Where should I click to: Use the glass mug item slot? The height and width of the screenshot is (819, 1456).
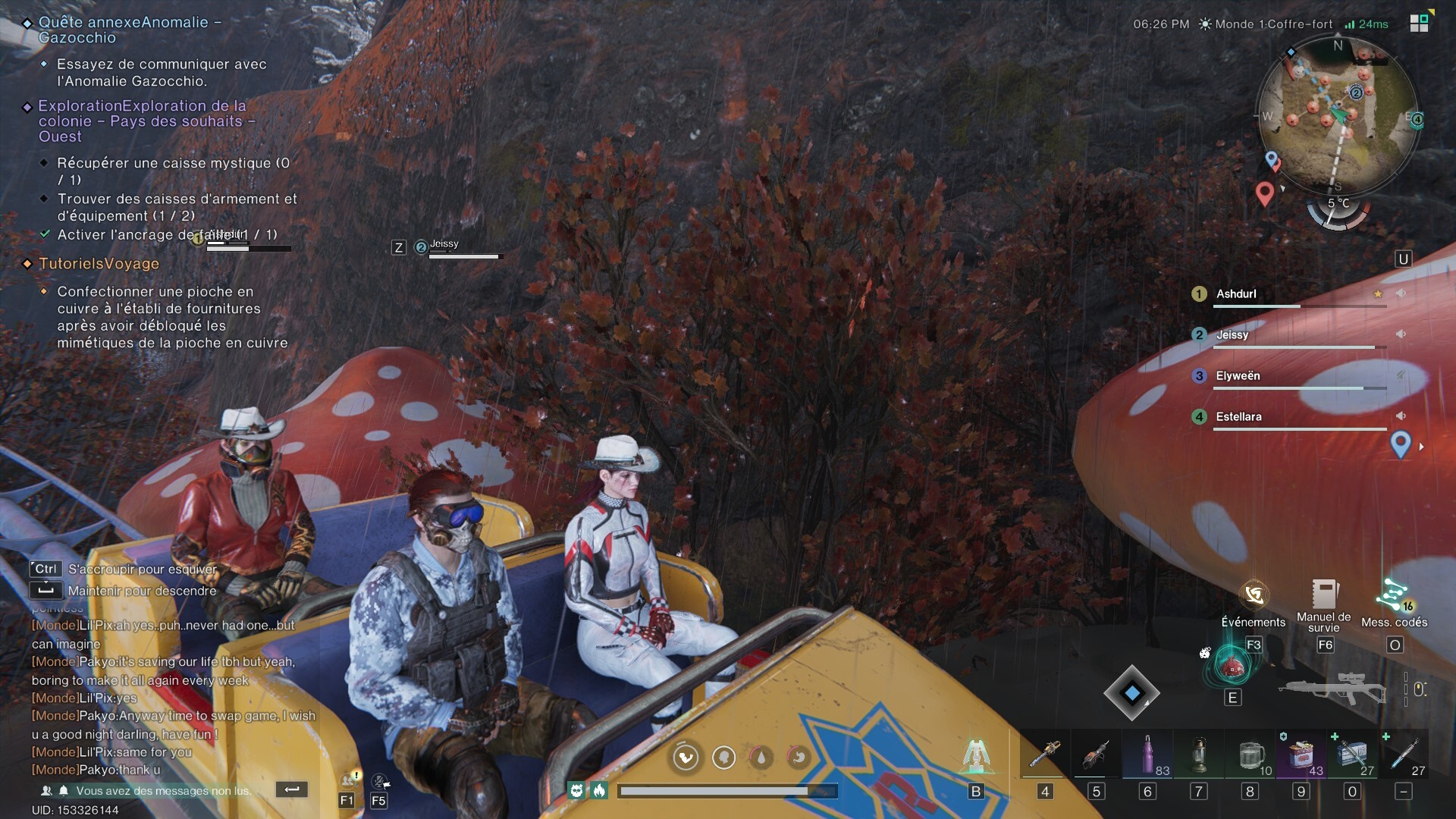point(1250,755)
